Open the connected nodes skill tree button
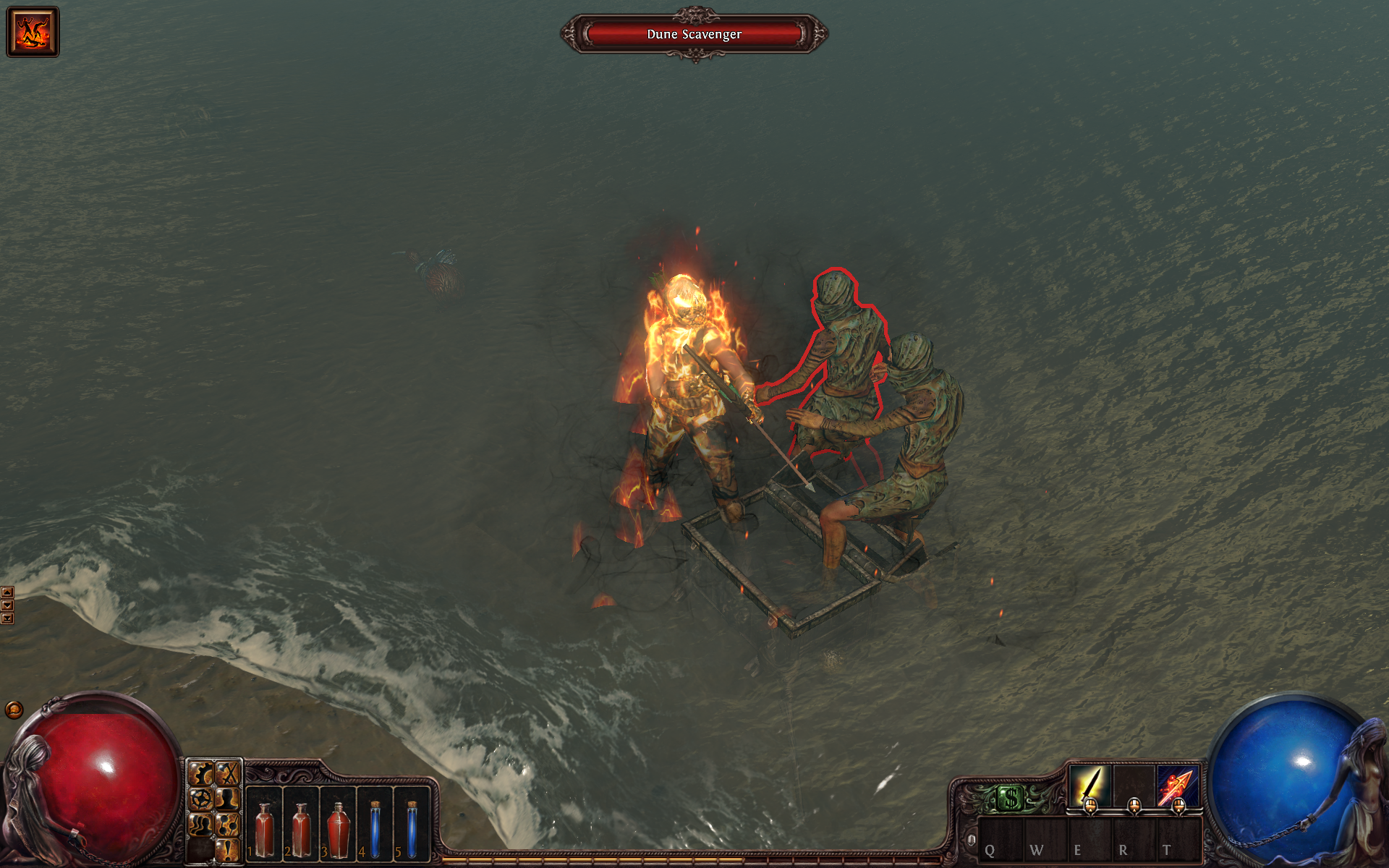The width and height of the screenshot is (1389, 868). click(x=228, y=825)
